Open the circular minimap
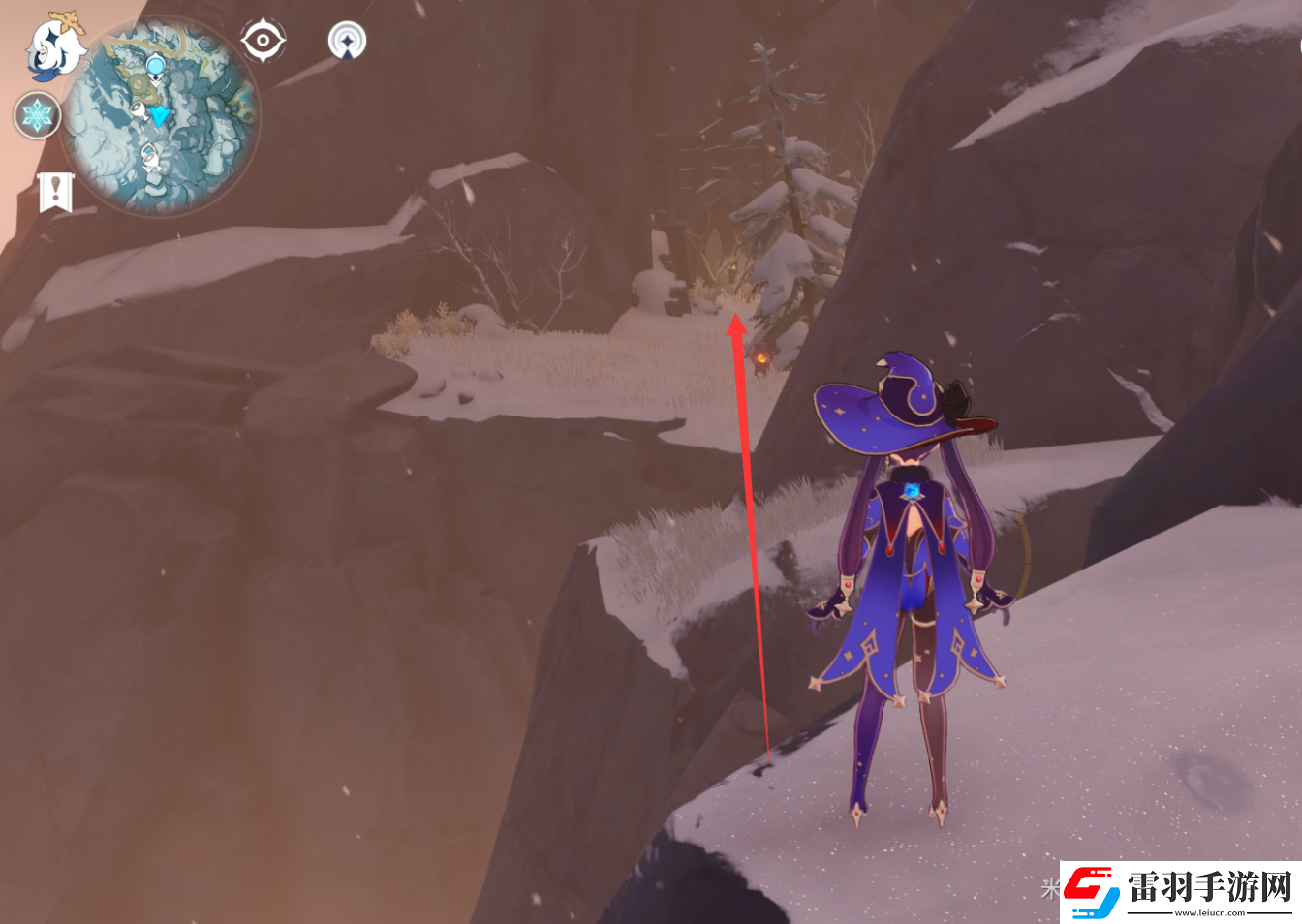Viewport: 1302px width, 924px height. pyautogui.click(x=159, y=116)
